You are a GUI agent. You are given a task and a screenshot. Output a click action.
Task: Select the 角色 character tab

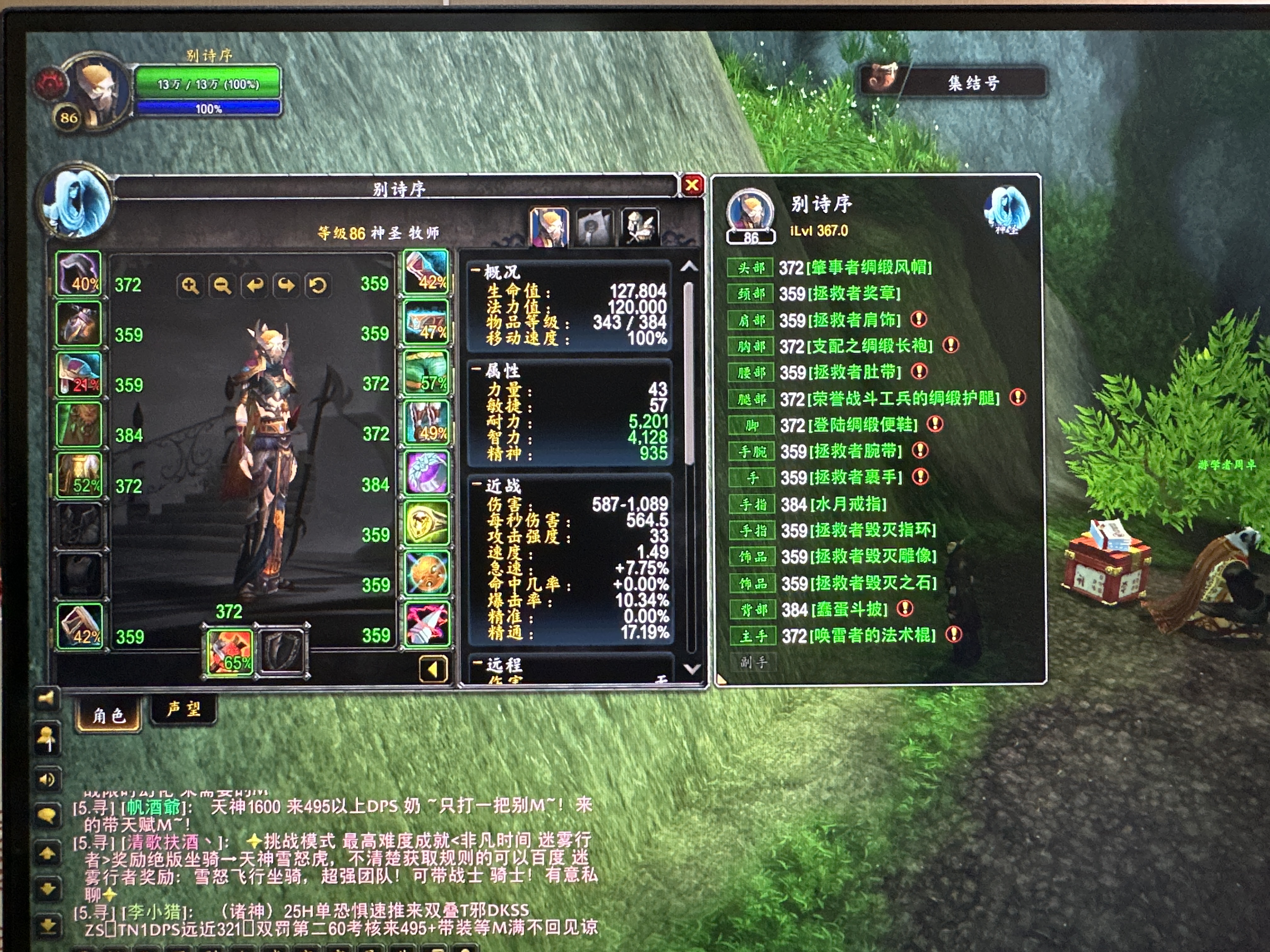pyautogui.click(x=109, y=716)
